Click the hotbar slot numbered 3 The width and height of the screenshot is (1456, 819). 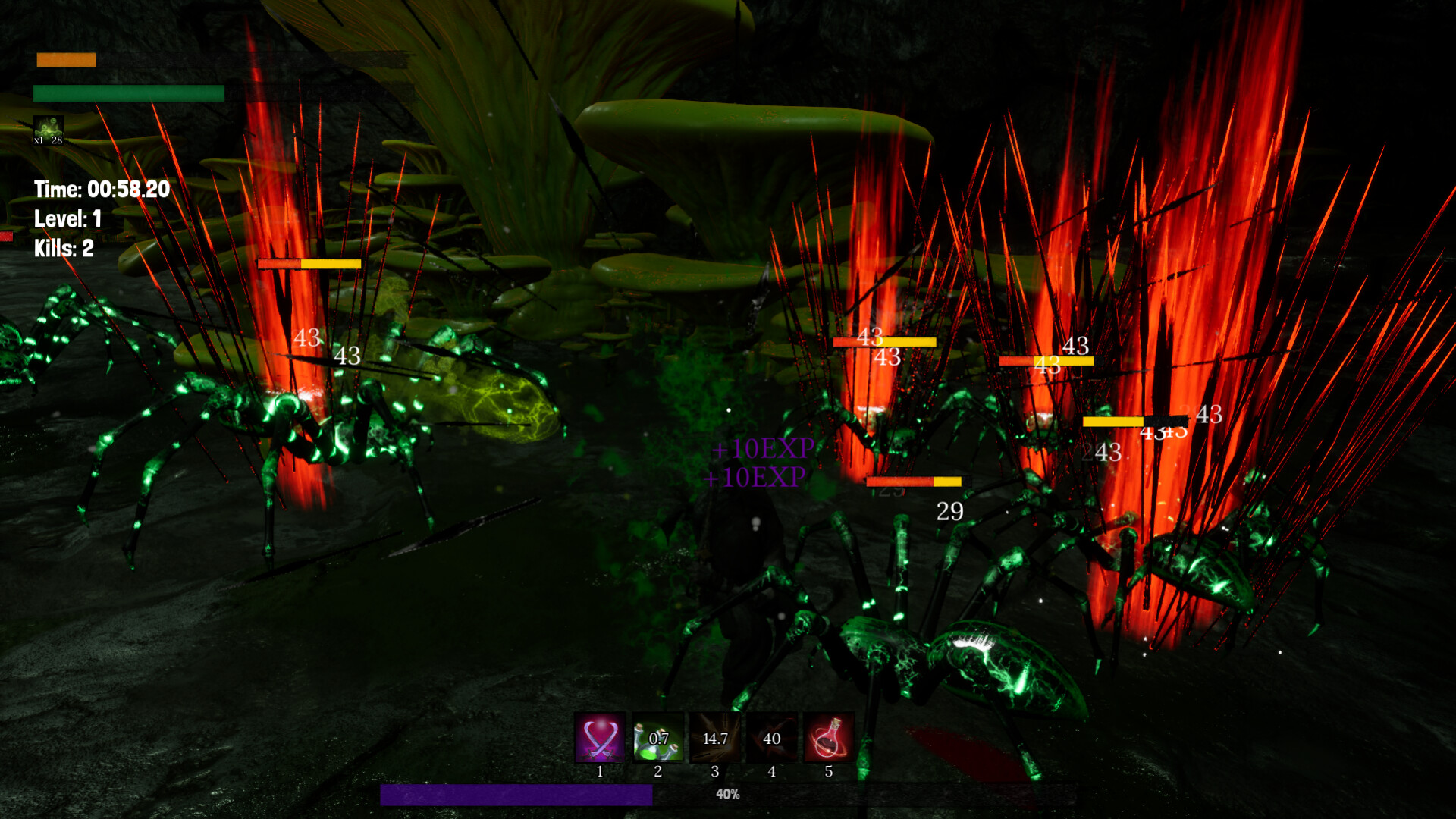point(715,772)
